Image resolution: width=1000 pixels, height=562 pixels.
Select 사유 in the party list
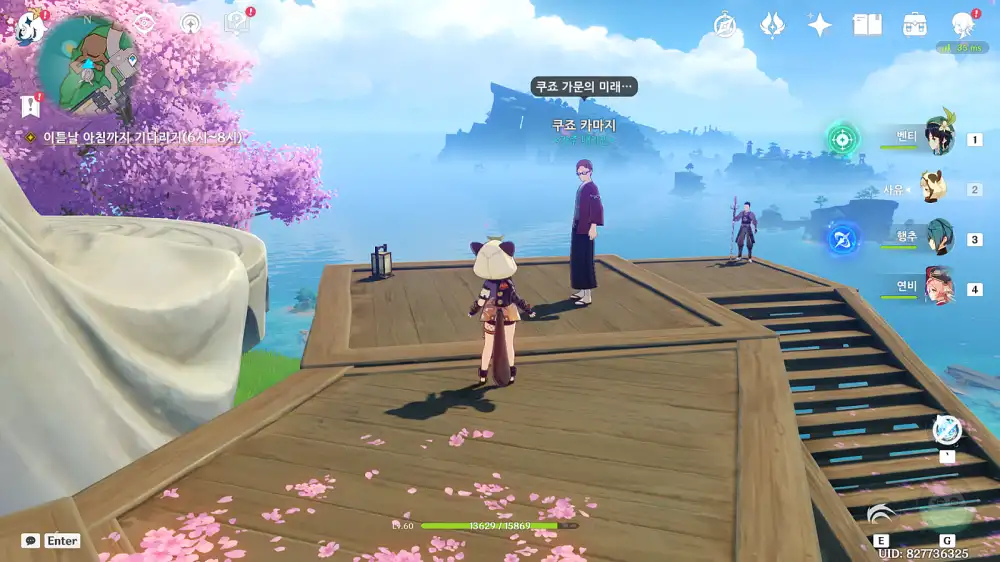click(x=936, y=188)
